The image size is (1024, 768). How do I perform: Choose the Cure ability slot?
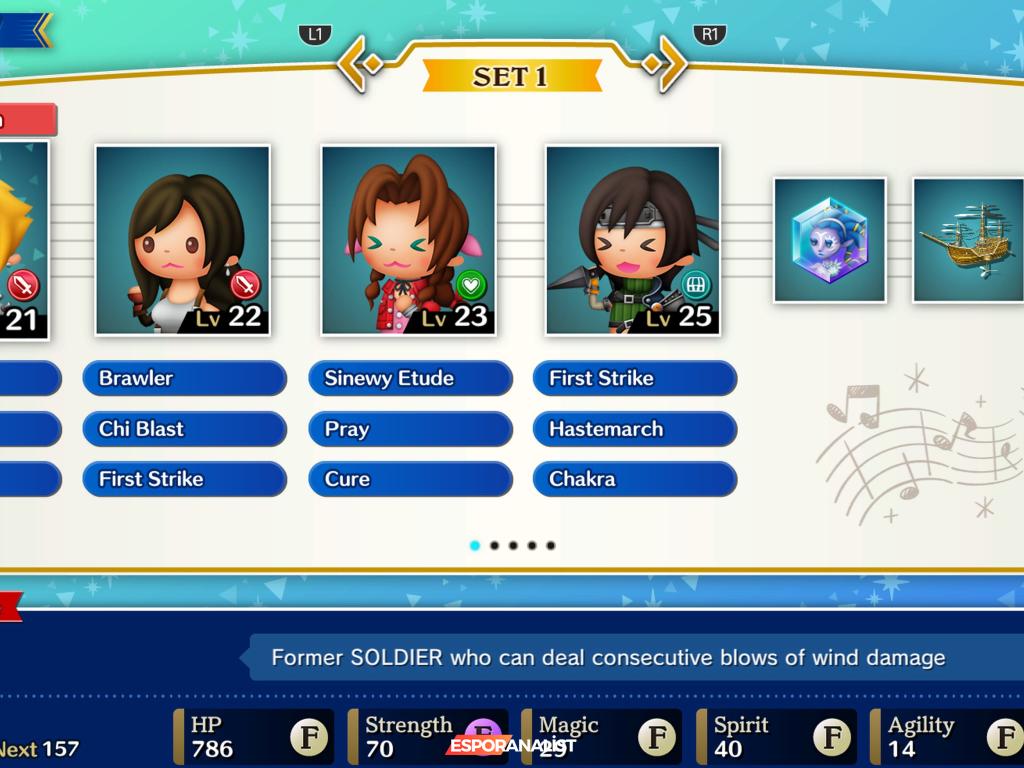410,479
